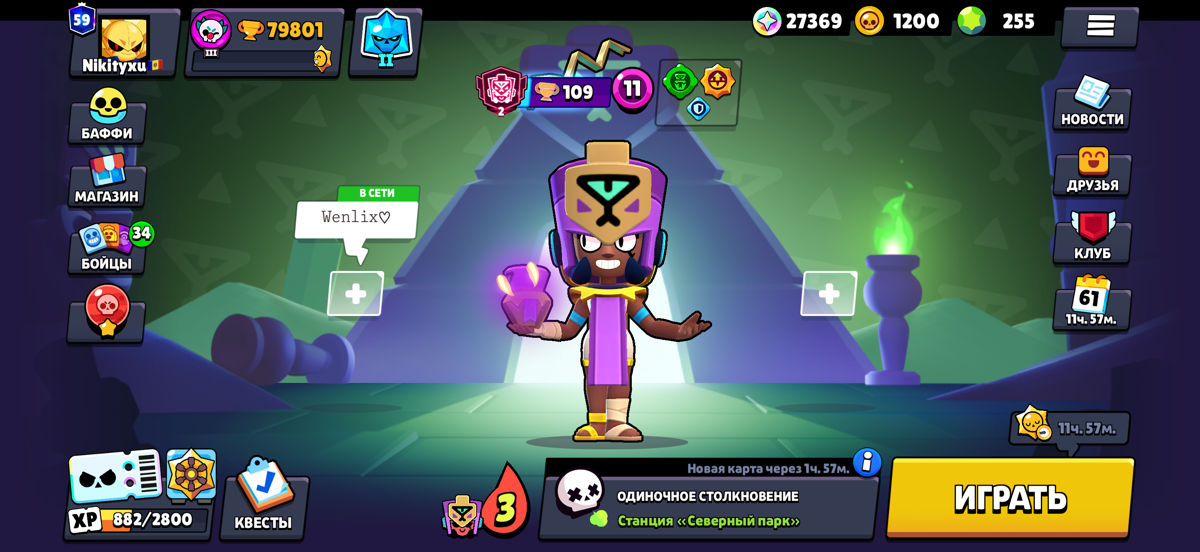Image resolution: width=1200 pixels, height=552 pixels.
Task: Open the blue ranked league badge
Action: (385, 40)
